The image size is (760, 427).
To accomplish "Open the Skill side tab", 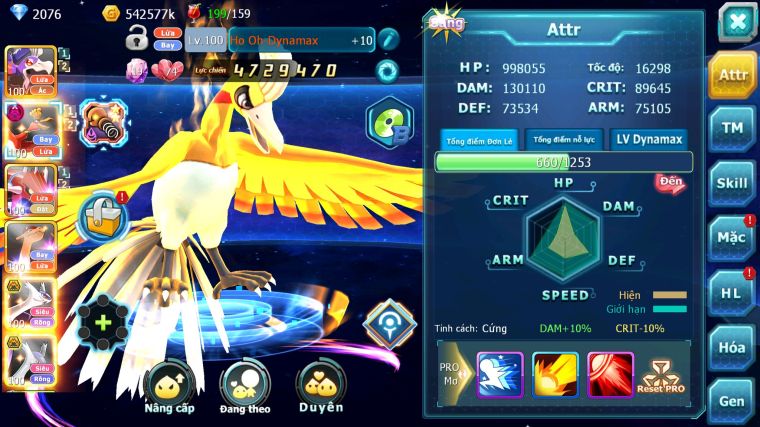I will (733, 183).
